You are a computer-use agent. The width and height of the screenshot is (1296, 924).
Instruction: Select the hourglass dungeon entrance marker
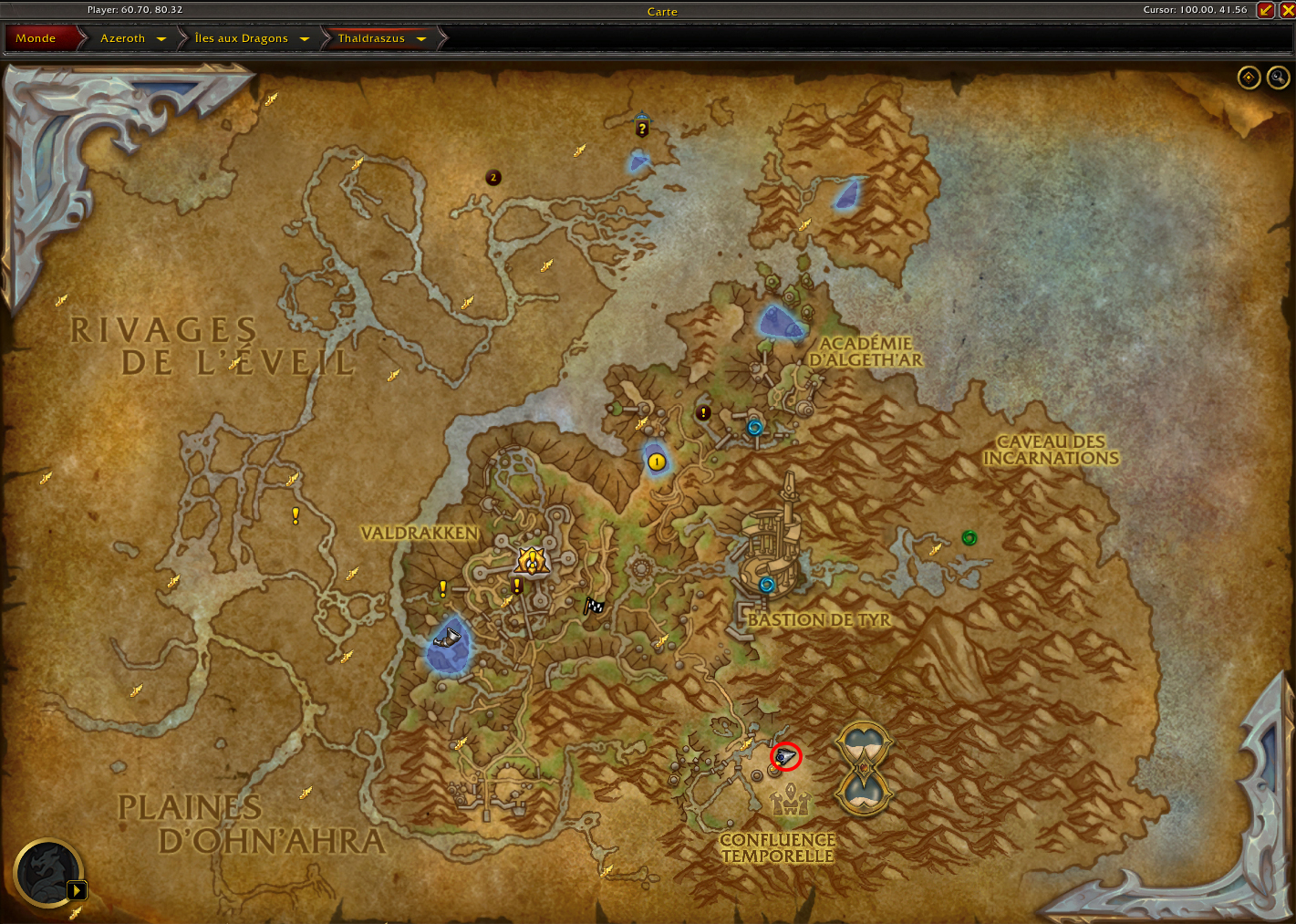click(864, 768)
